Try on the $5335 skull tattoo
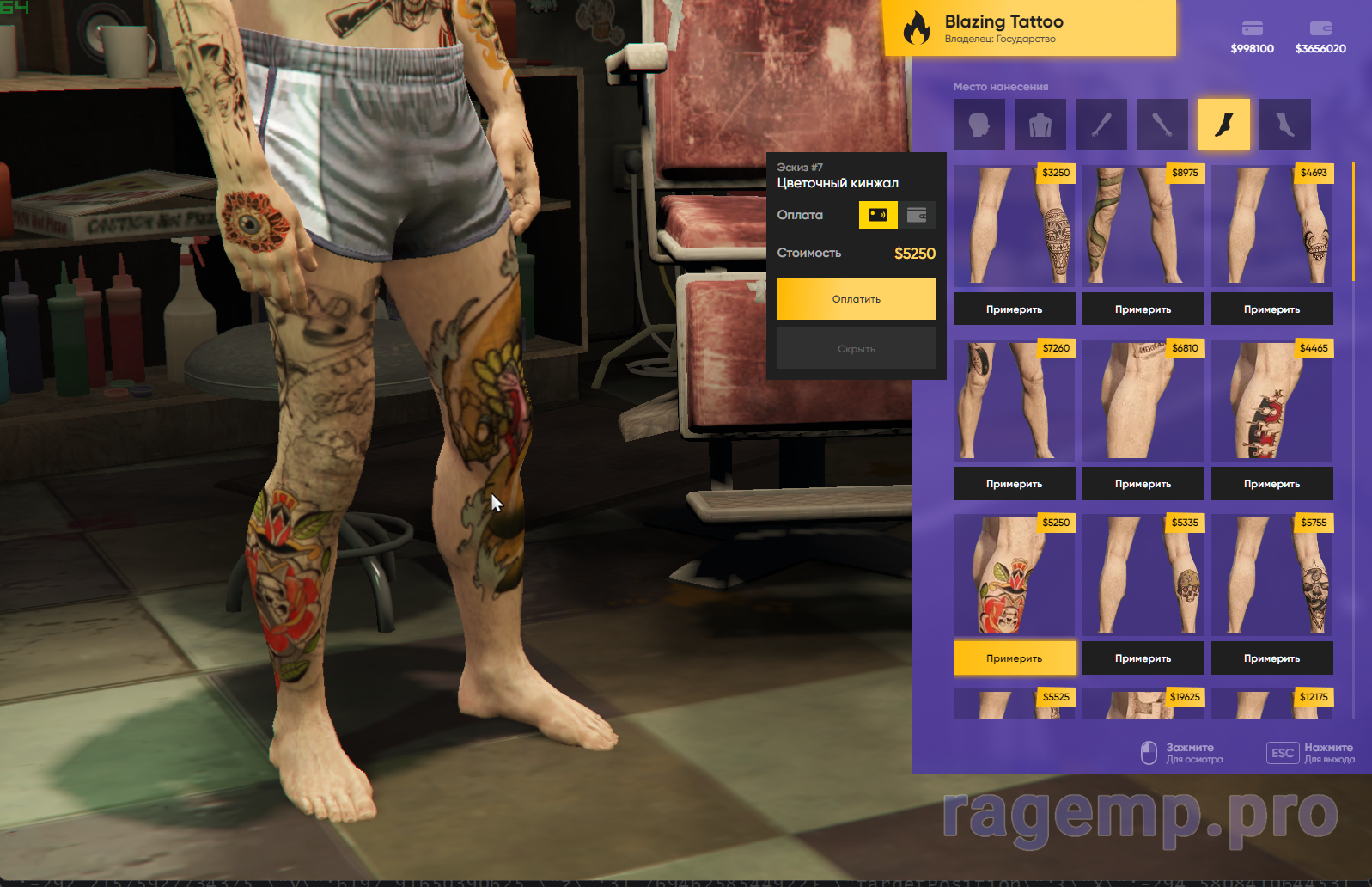The height and width of the screenshot is (887, 1372). (x=1143, y=658)
